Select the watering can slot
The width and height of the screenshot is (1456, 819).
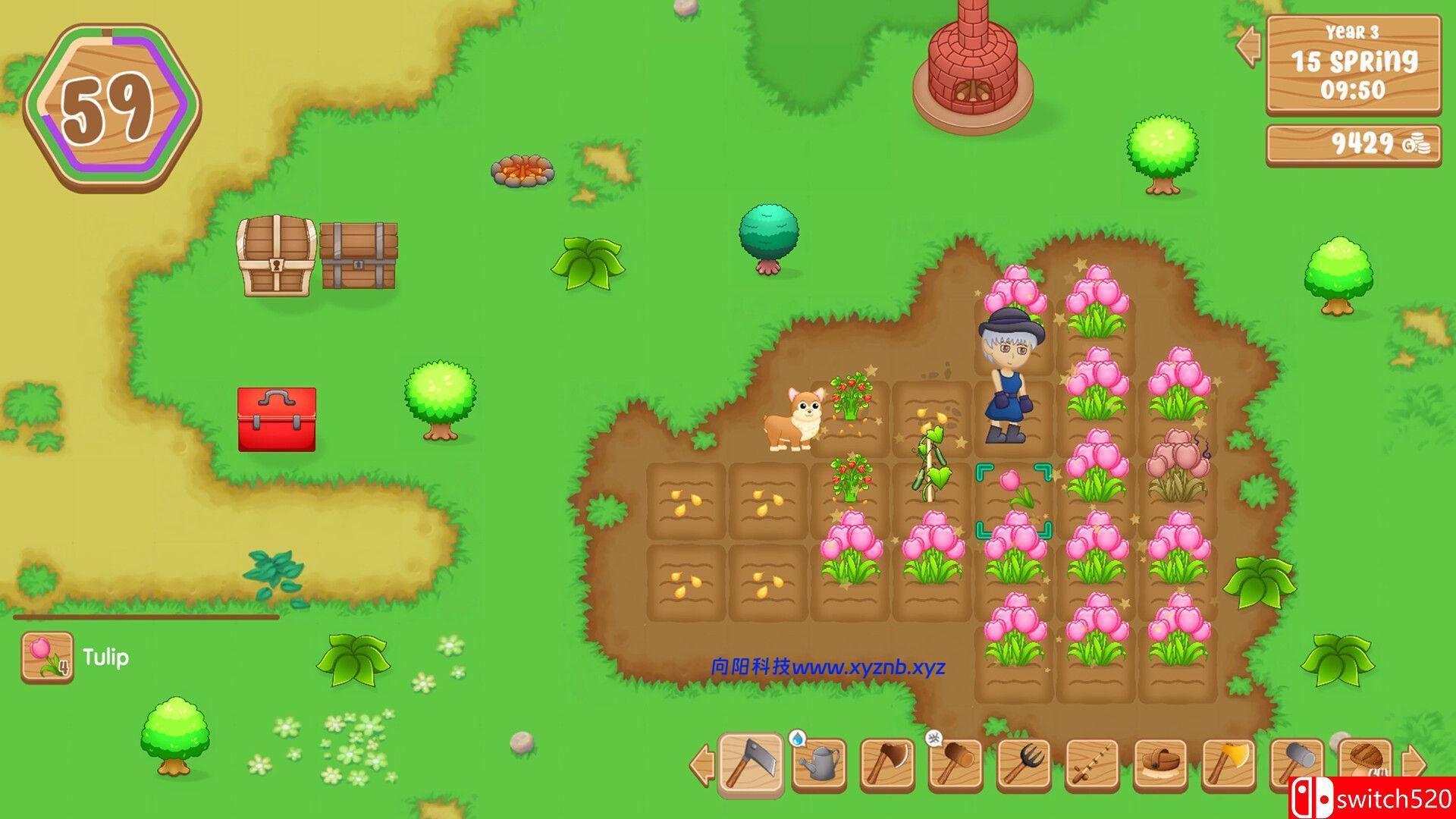click(x=819, y=764)
